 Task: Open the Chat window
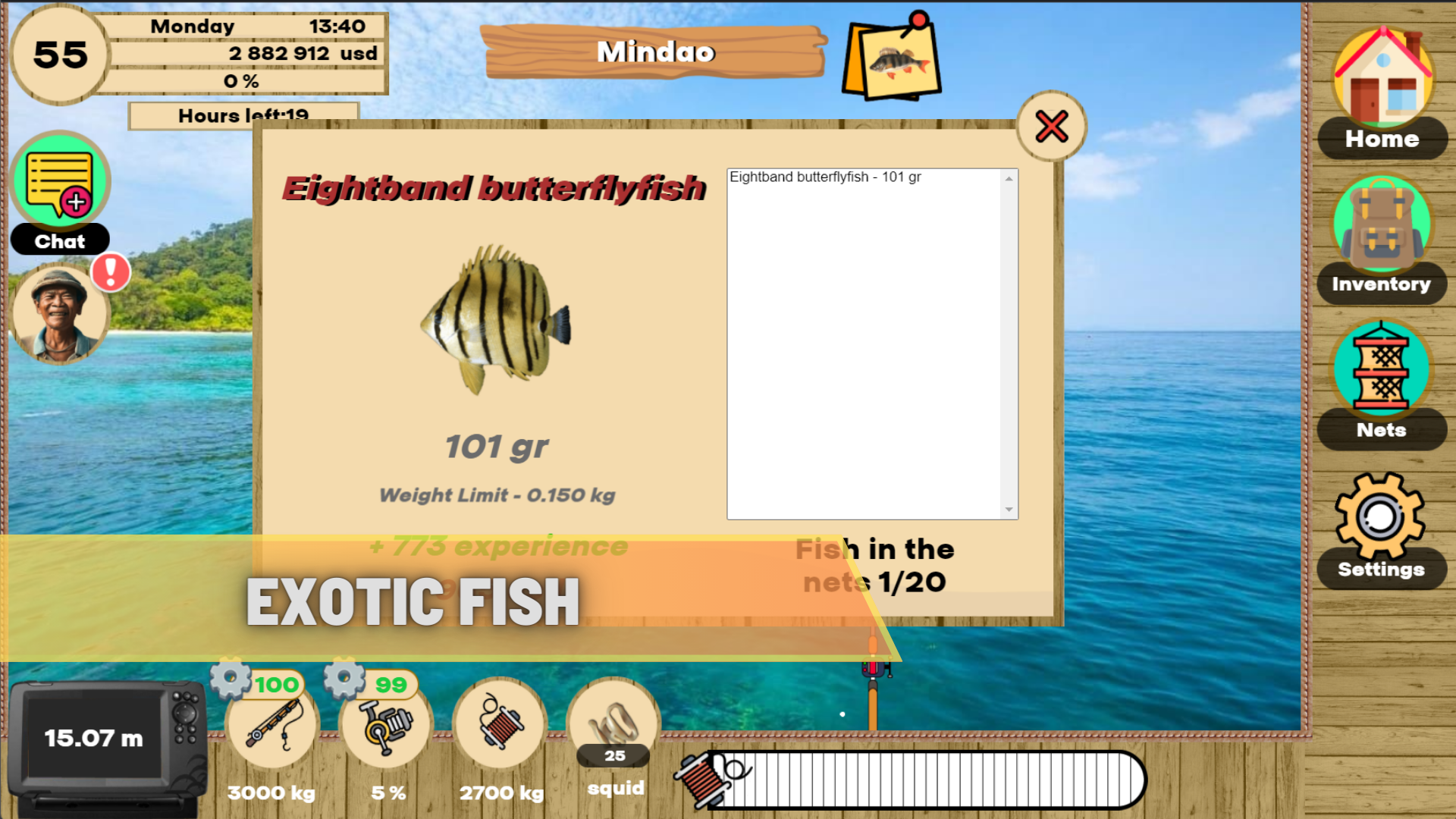tap(59, 180)
